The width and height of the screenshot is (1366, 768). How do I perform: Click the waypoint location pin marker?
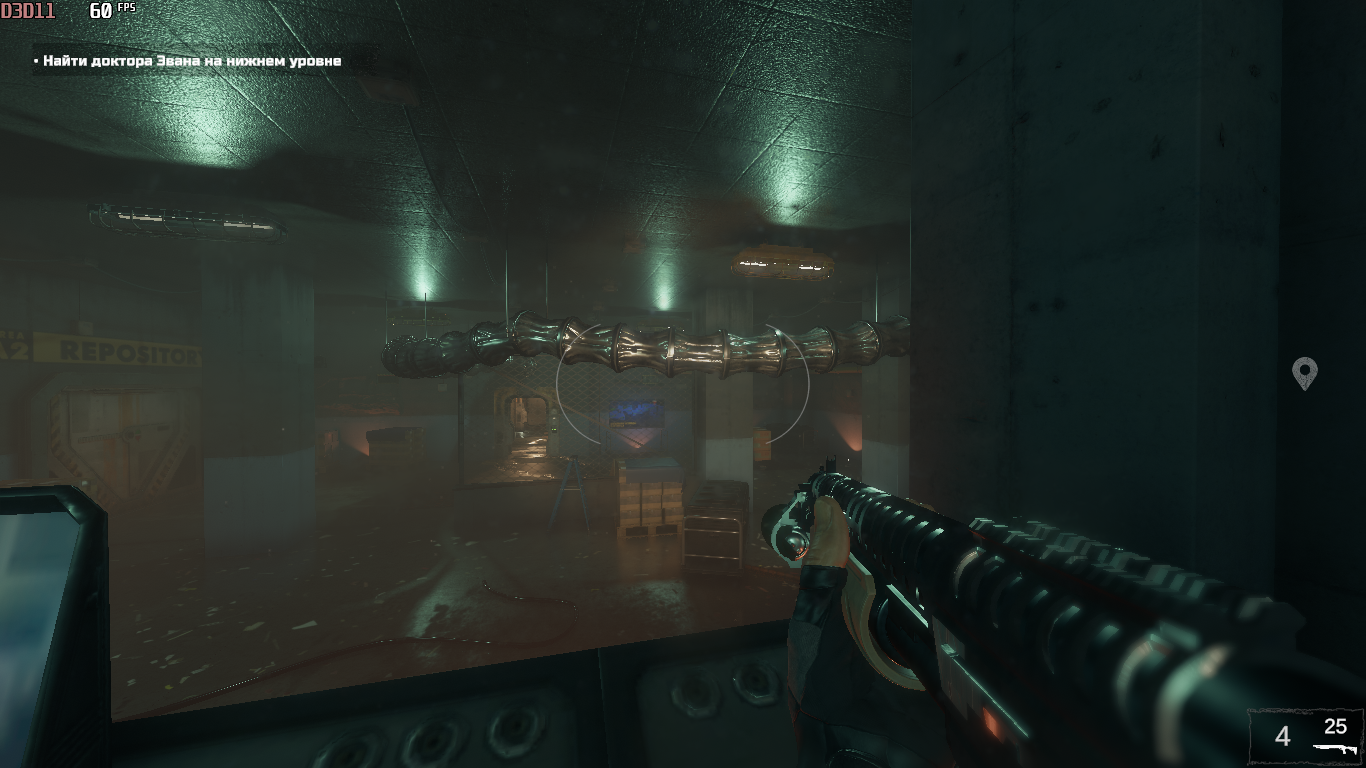pos(1304,373)
